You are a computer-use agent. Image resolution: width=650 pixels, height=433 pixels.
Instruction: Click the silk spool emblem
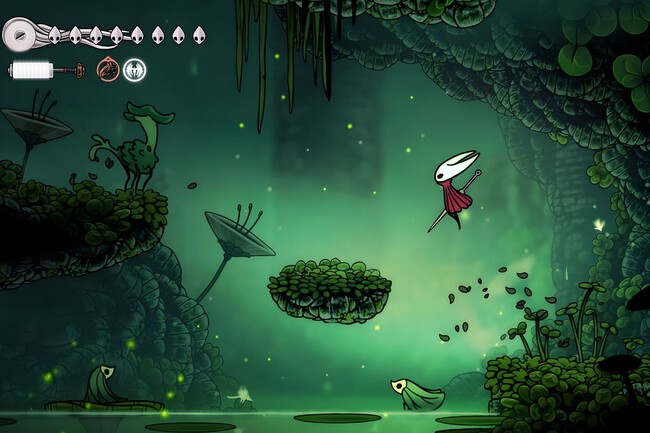coord(19,35)
